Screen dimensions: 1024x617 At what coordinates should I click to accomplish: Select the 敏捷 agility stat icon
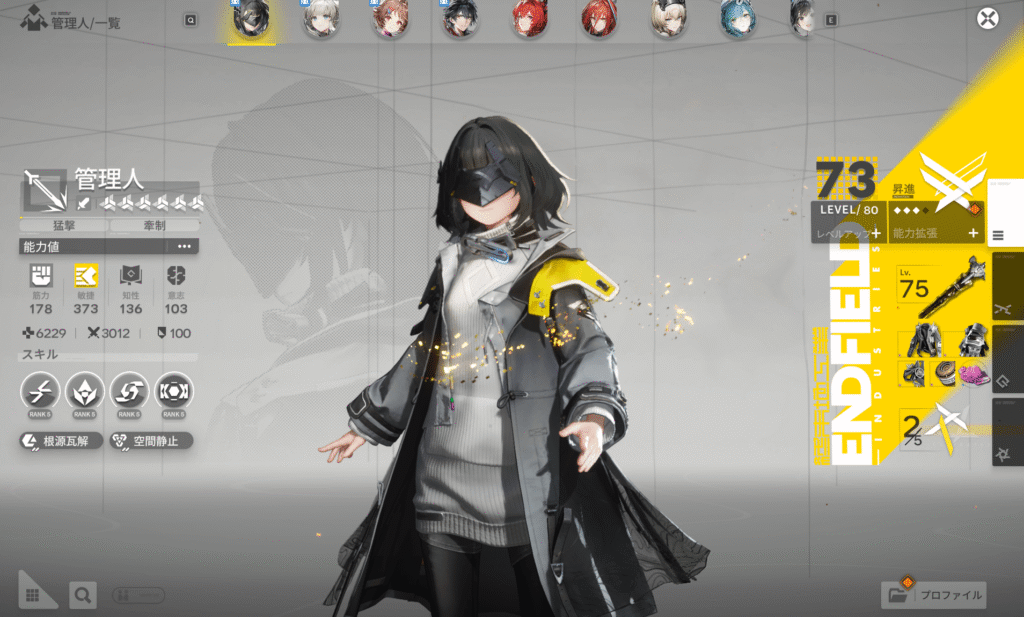tap(86, 277)
